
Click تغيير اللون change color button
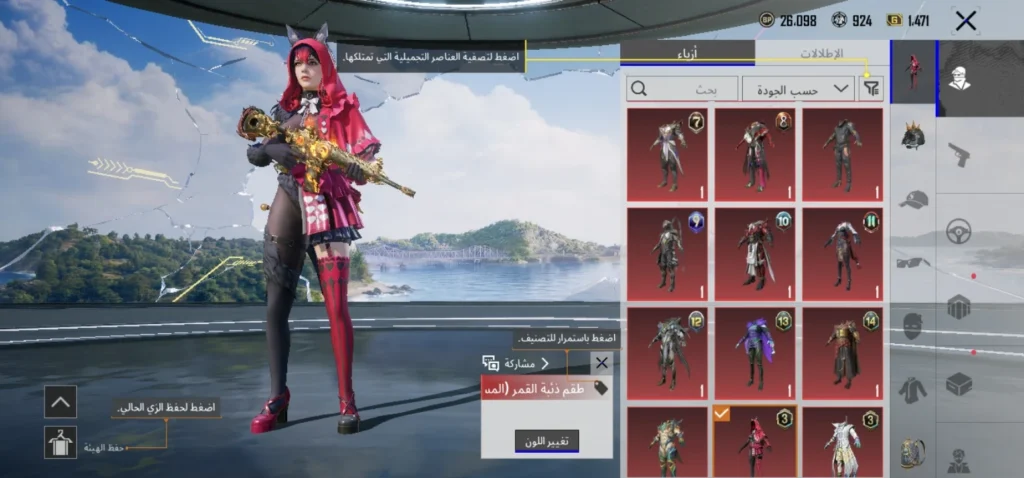click(x=547, y=440)
